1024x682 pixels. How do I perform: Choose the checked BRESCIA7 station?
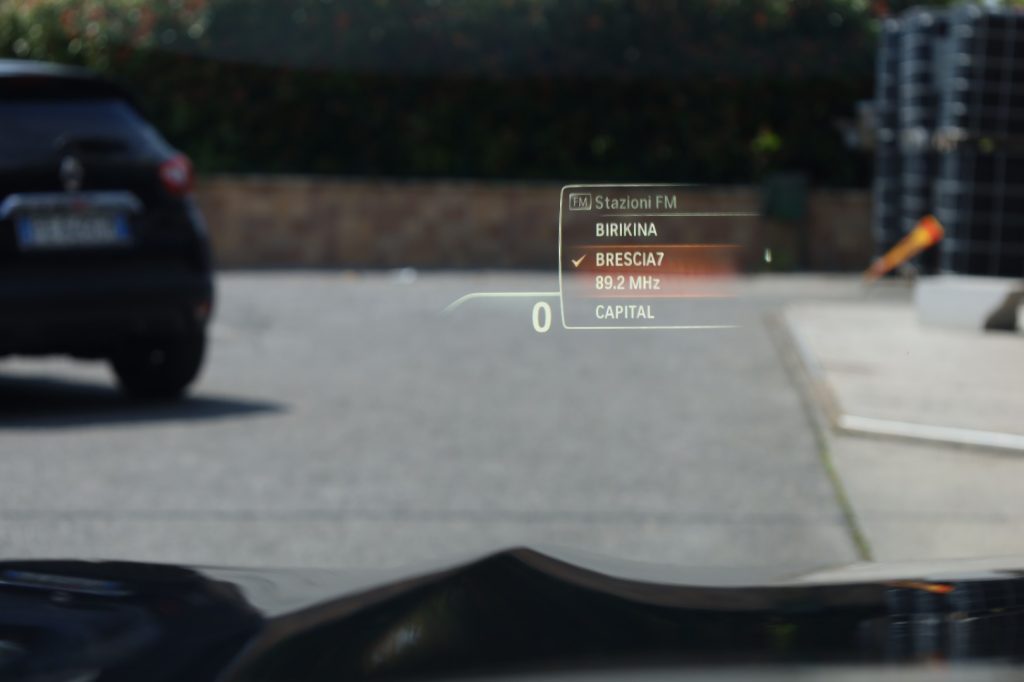629,260
